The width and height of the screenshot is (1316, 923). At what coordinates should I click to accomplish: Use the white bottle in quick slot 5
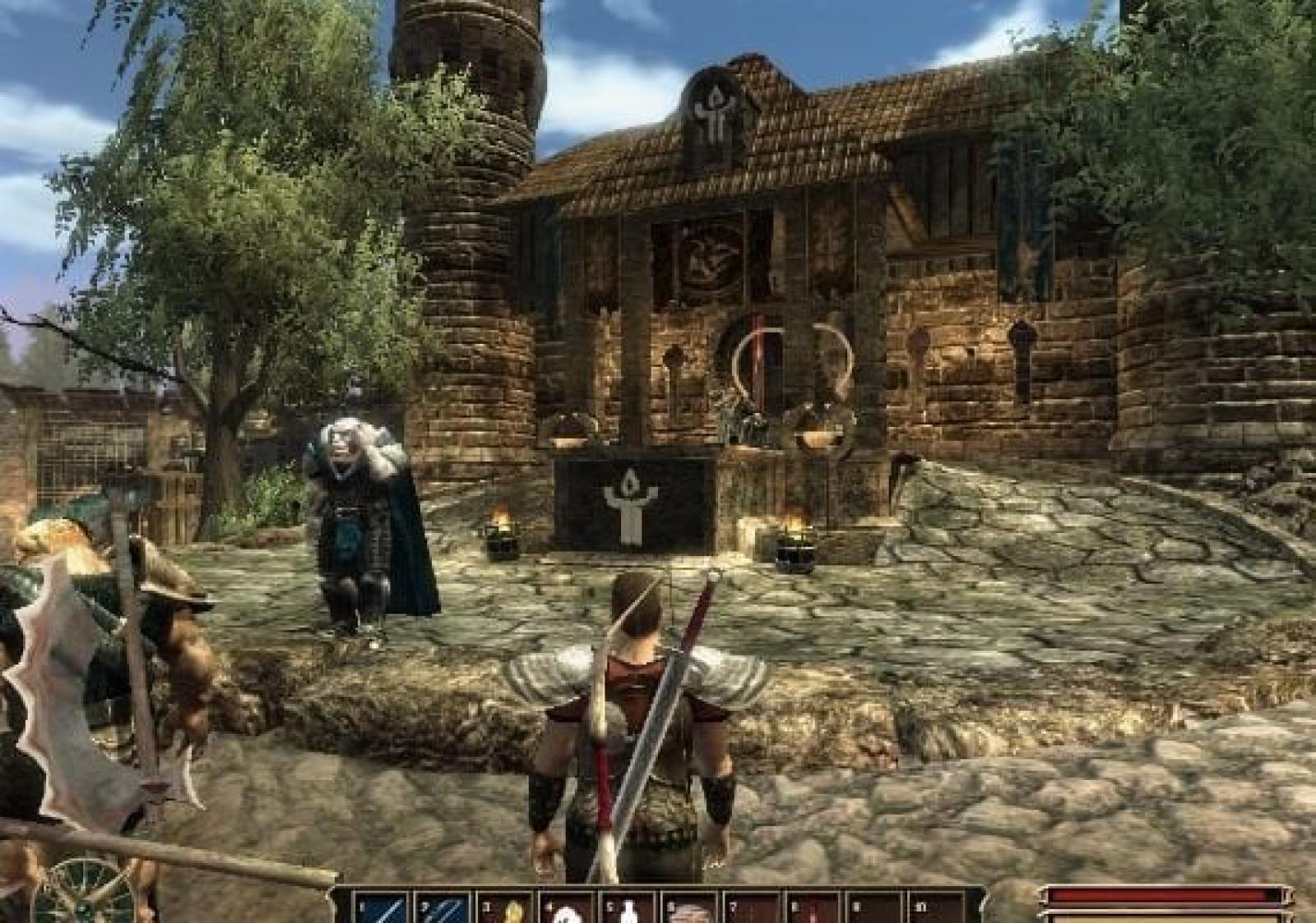(630, 910)
